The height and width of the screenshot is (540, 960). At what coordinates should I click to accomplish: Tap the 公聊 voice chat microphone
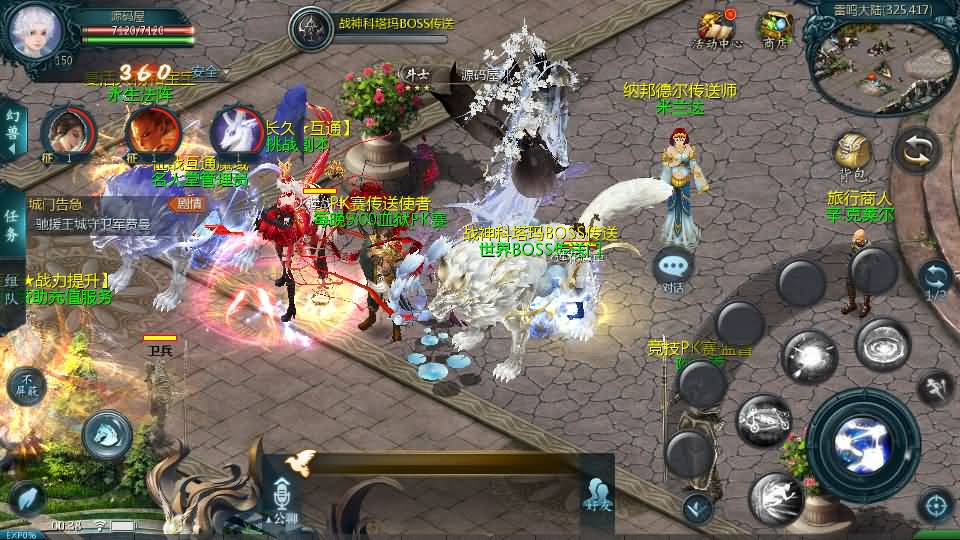coord(281,497)
